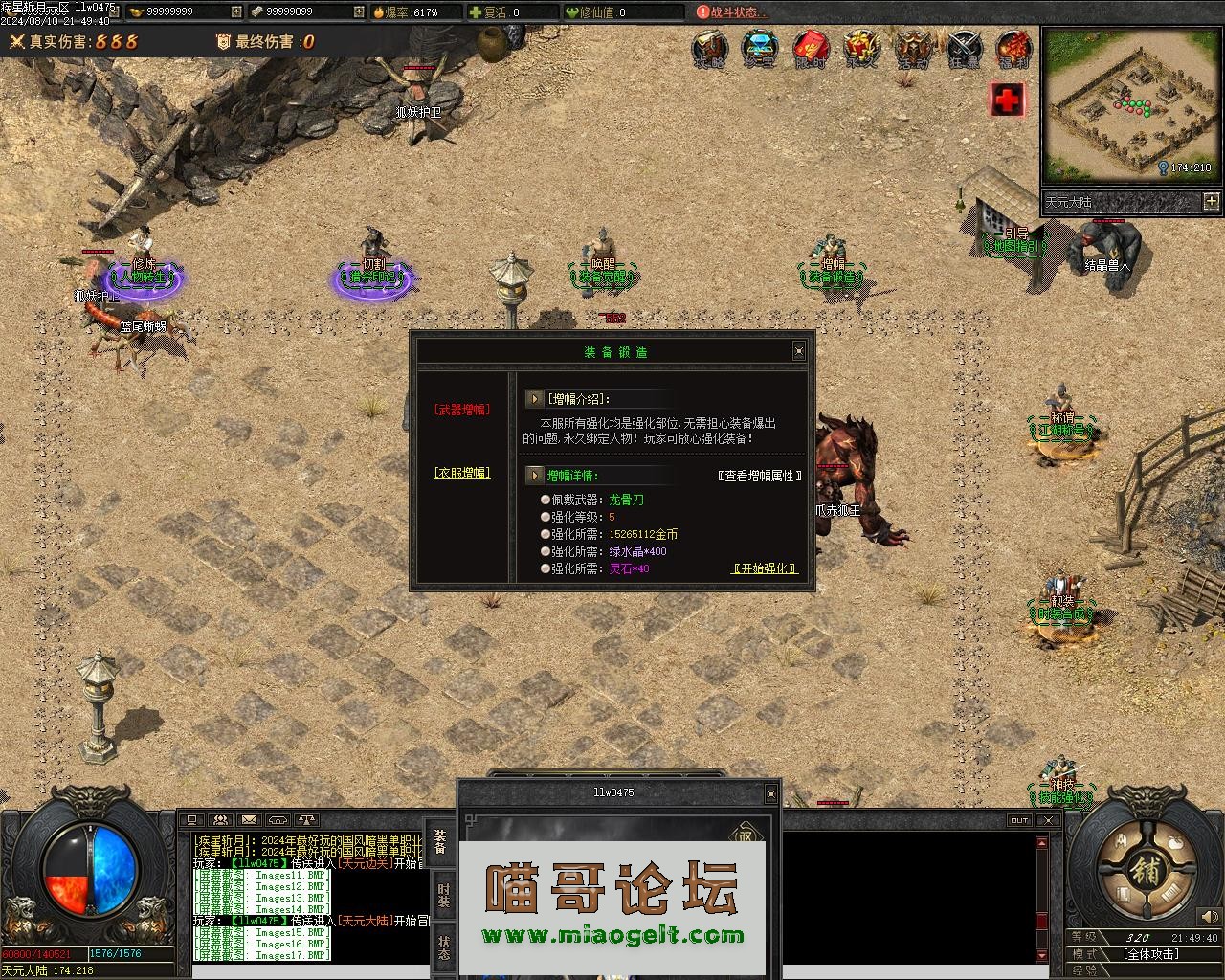
Task: Open the 铺 shop button
Action: tap(1145, 872)
